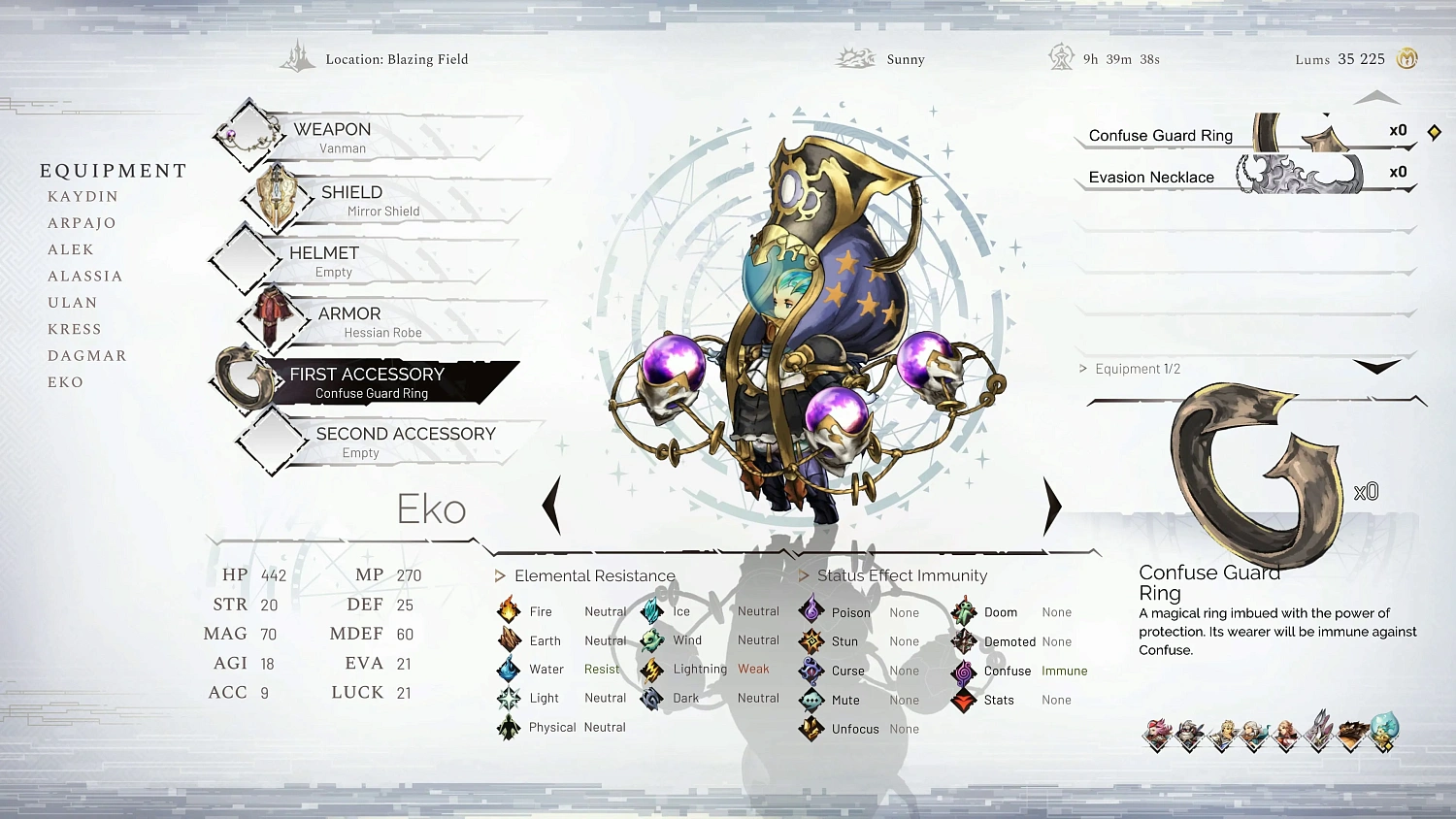
Task: Expand Equipment 1/2 with the down chevron
Action: pos(1376,367)
